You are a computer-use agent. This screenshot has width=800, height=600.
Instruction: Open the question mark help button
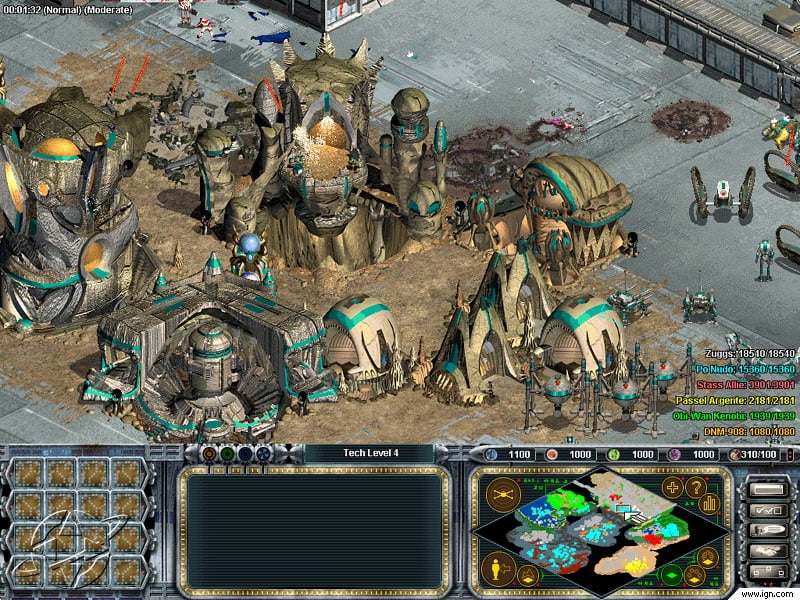point(697,487)
